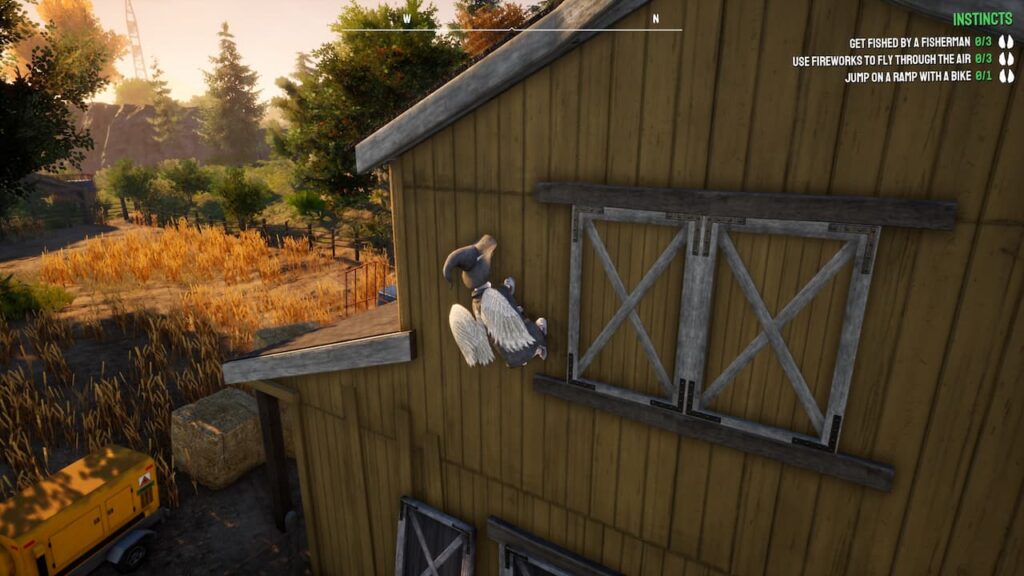This screenshot has height=576, width=1024.
Task: Open the Instincts objectives header
Action: (x=982, y=19)
